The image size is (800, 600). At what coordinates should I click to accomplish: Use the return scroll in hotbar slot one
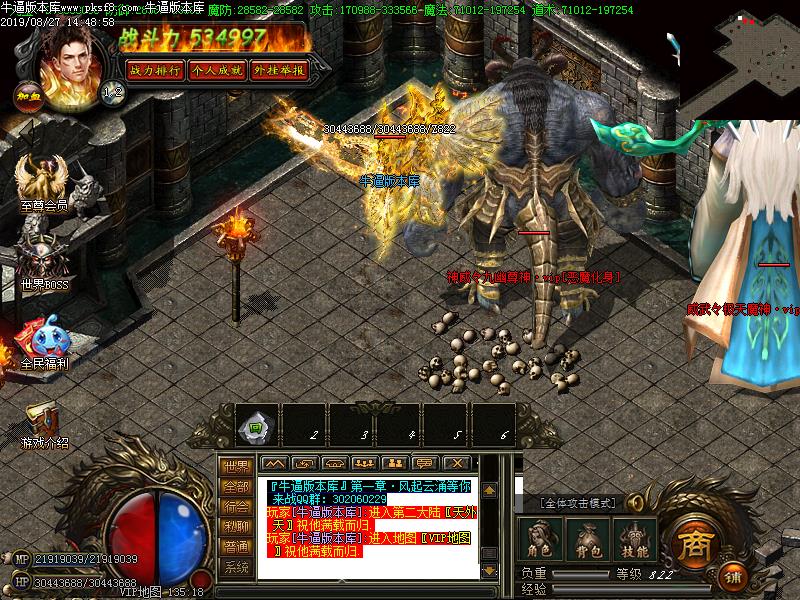coord(256,426)
